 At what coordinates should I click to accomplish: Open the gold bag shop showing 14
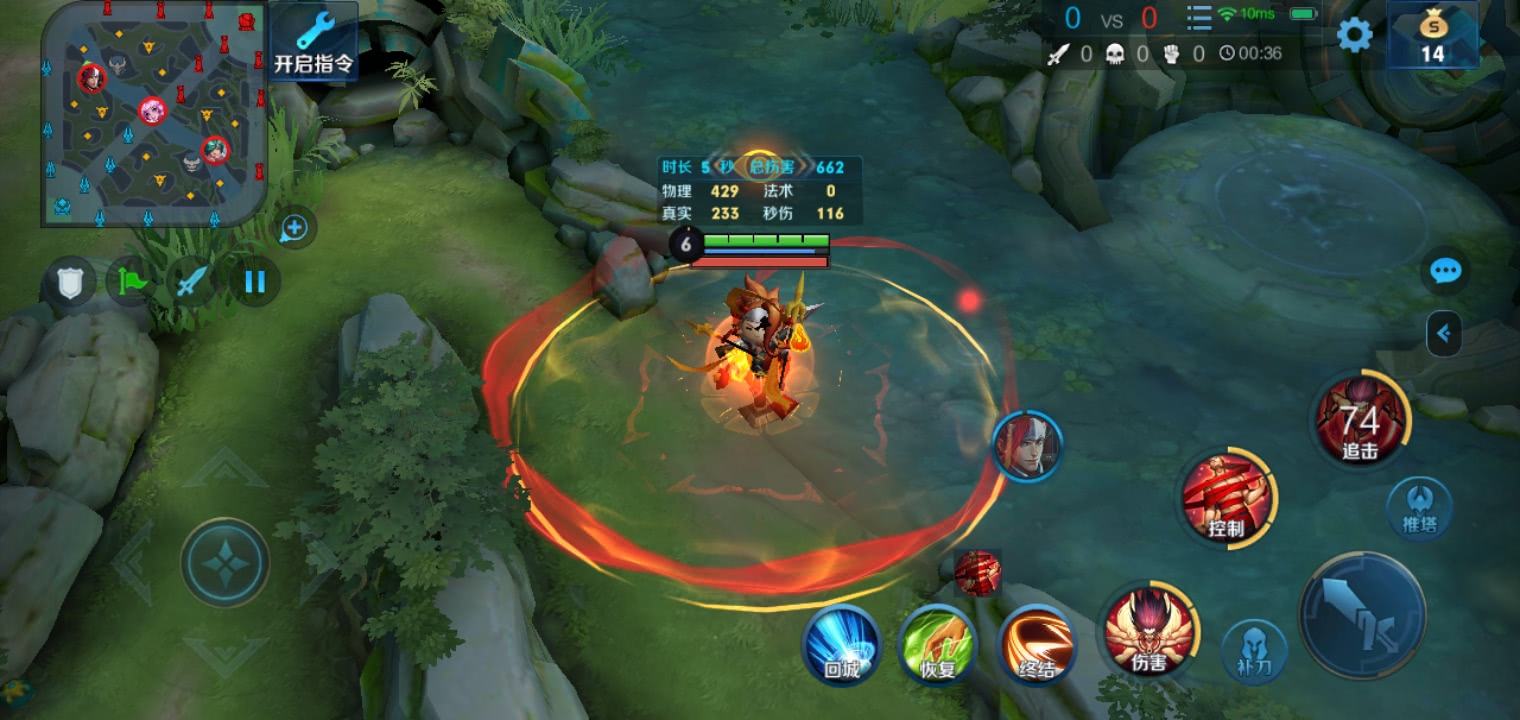click(1433, 35)
